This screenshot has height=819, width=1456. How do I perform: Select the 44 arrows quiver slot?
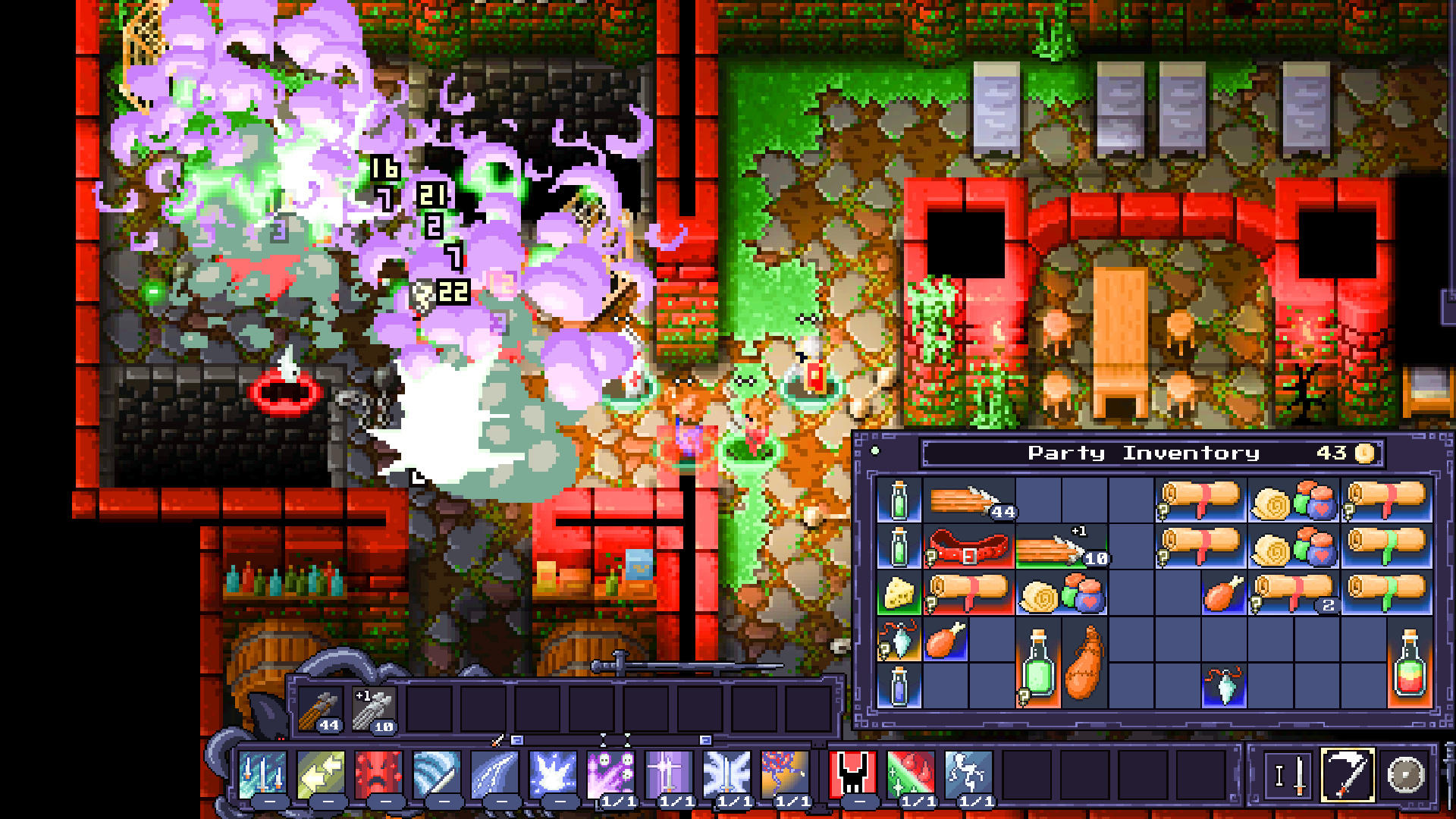(322, 711)
